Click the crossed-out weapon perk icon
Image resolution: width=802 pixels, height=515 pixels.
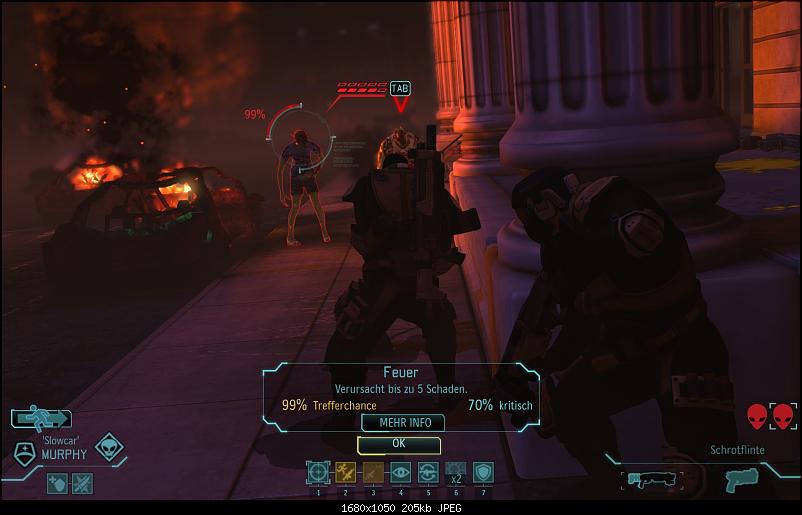(82, 482)
